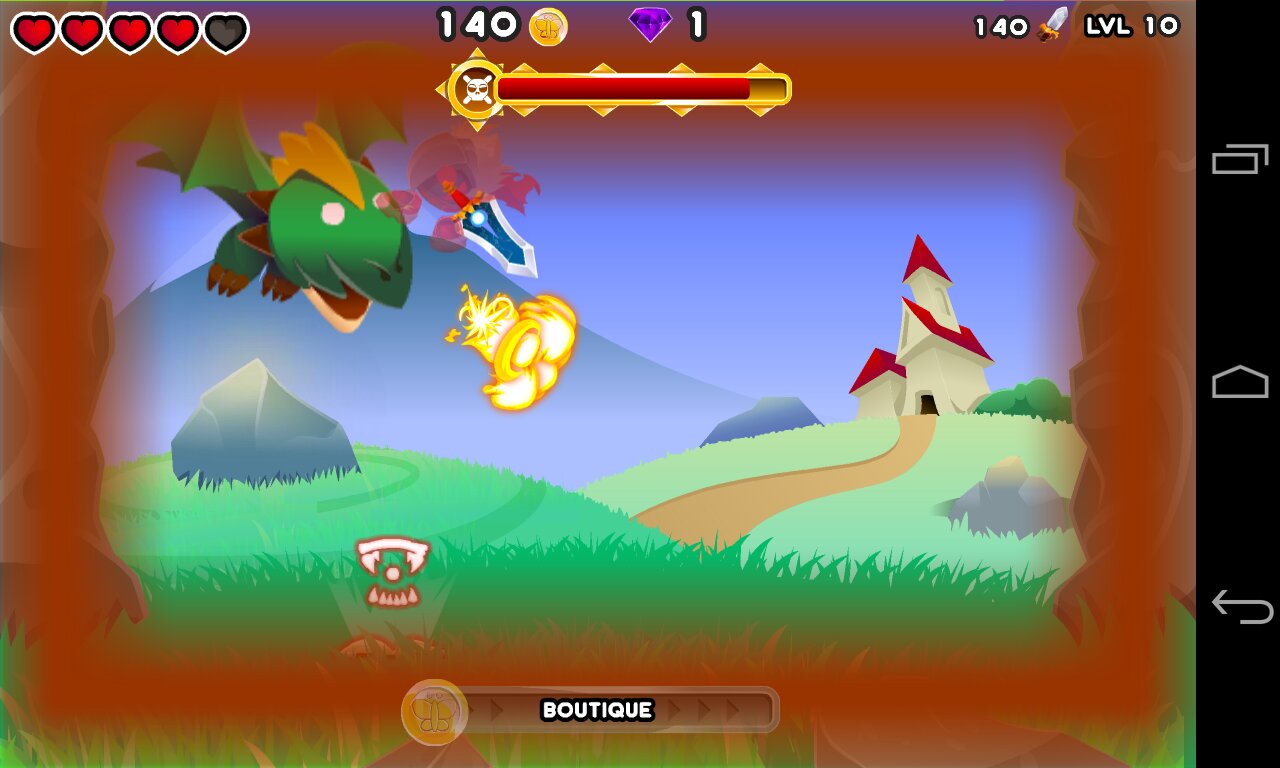Tap the Android home button
The height and width of the screenshot is (768, 1280).
[x=1240, y=382]
